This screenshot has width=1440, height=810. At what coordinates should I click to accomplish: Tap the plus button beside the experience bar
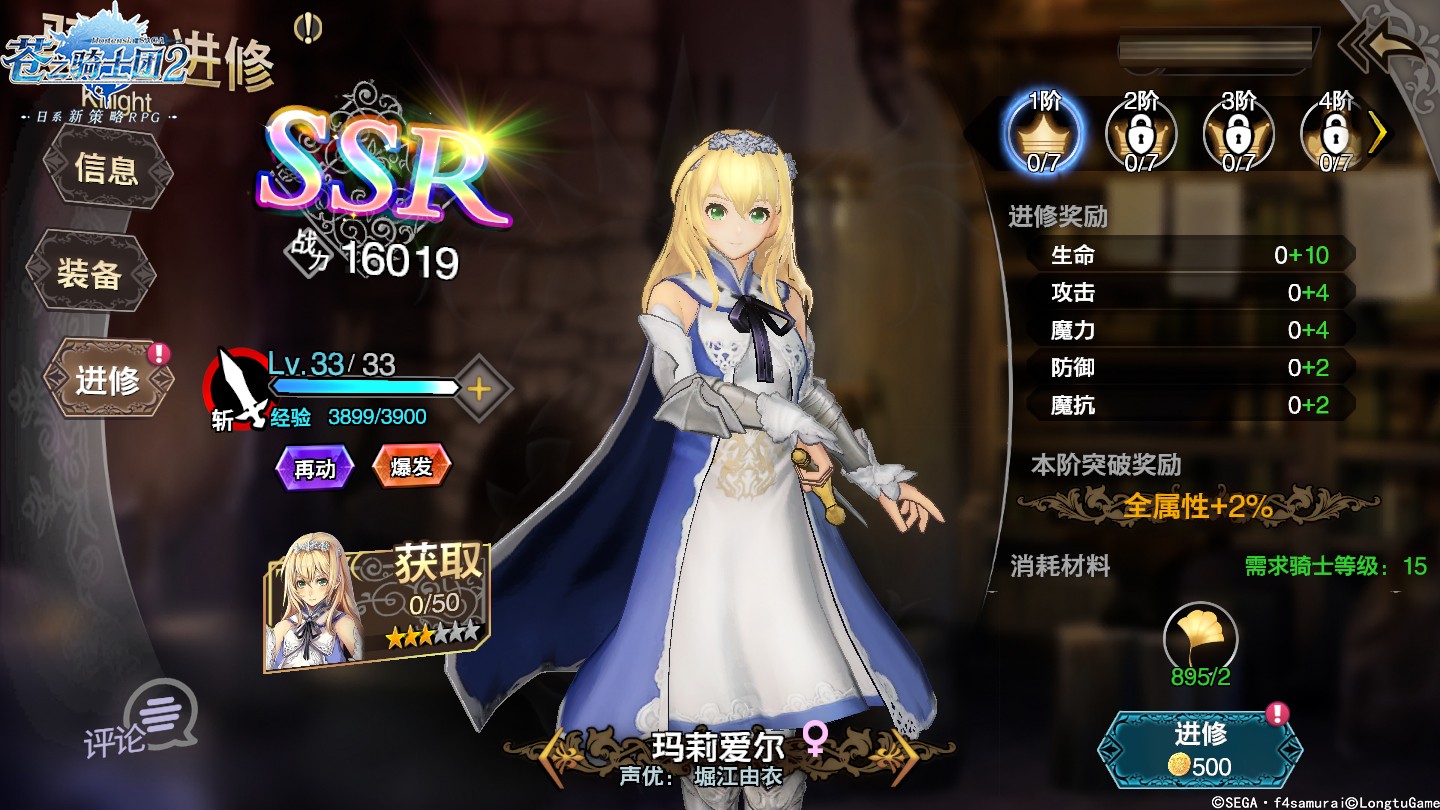(479, 389)
